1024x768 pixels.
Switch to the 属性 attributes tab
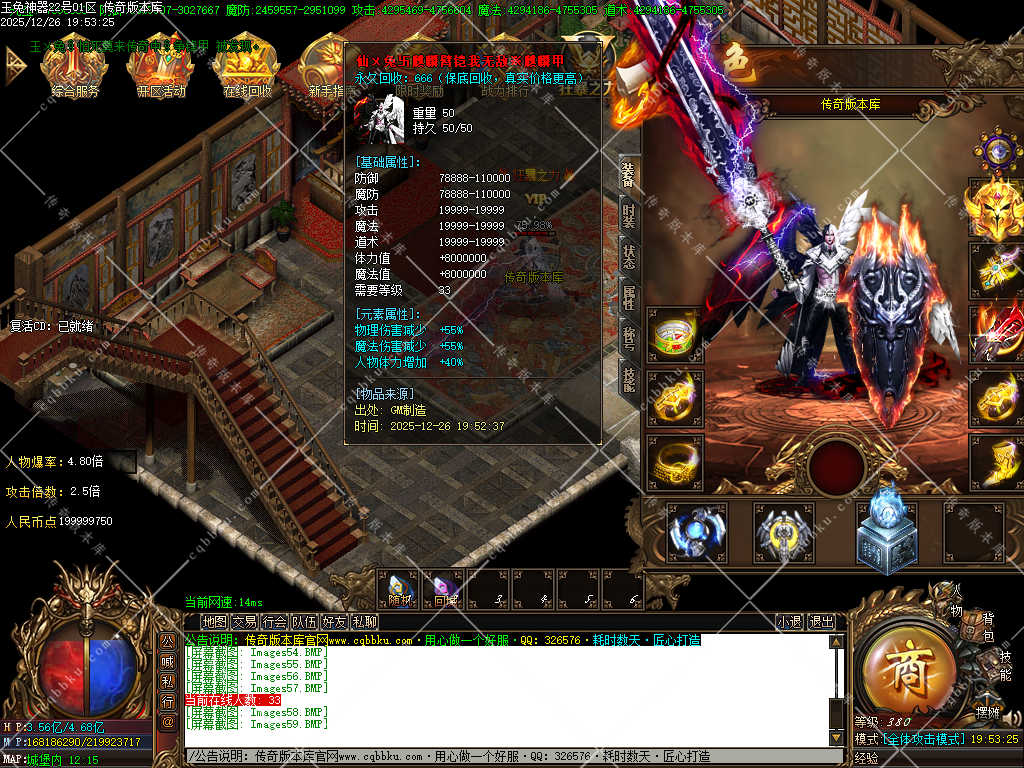pos(628,298)
